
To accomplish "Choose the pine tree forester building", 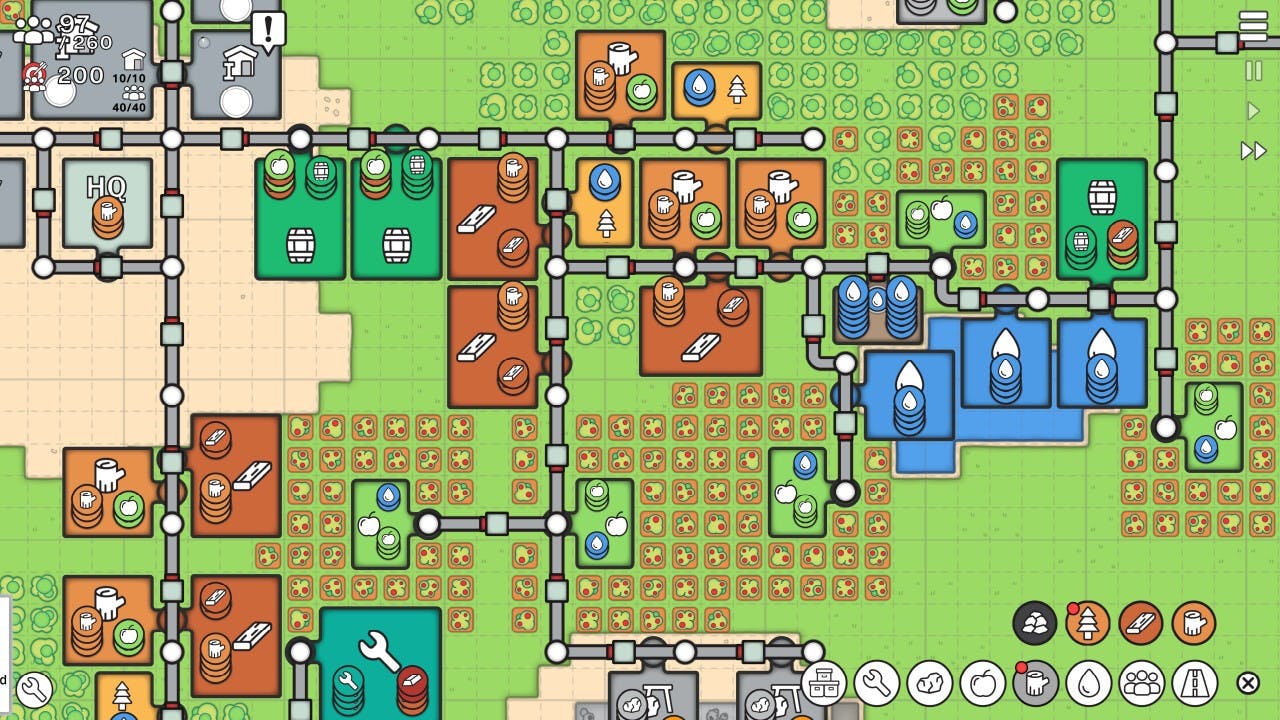I will pyautogui.click(x=1088, y=624).
